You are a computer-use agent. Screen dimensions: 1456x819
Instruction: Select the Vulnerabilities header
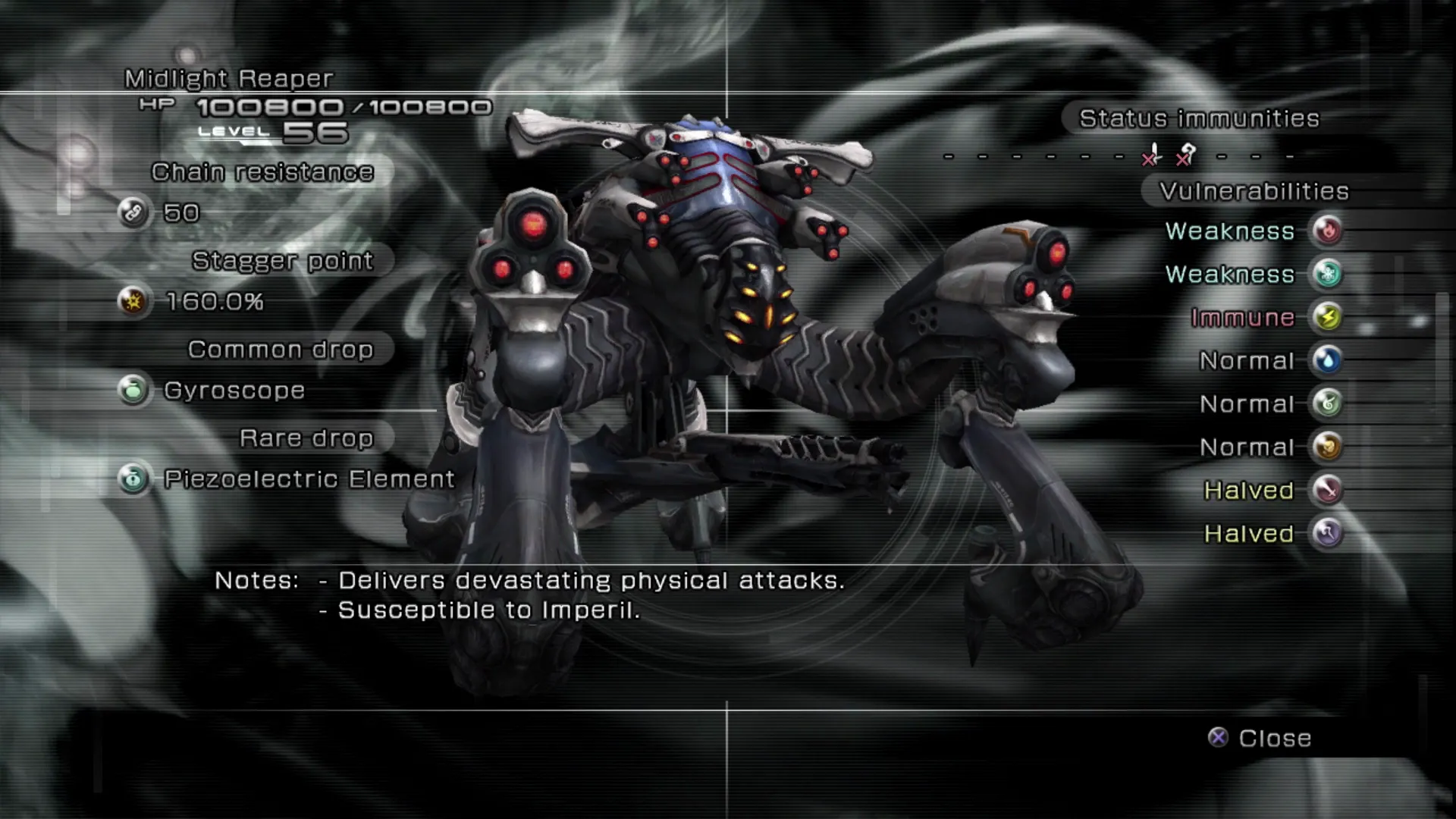[1254, 192]
